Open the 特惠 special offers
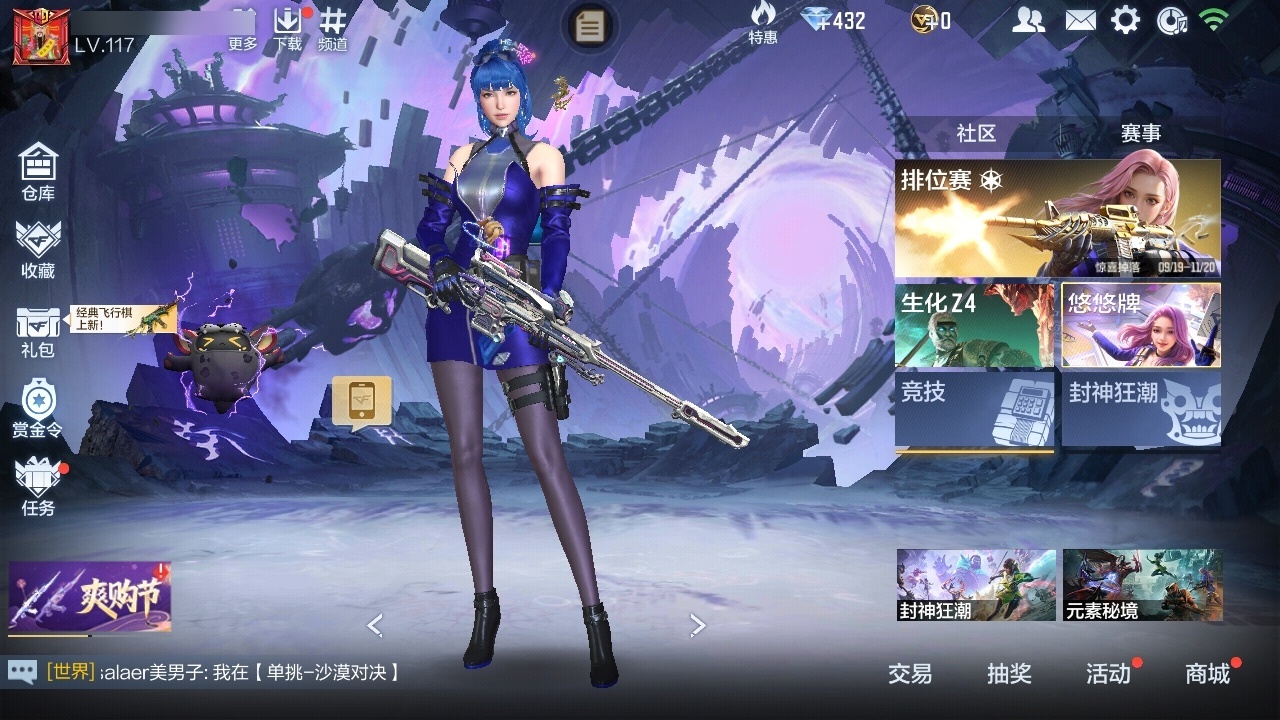 coord(763,23)
